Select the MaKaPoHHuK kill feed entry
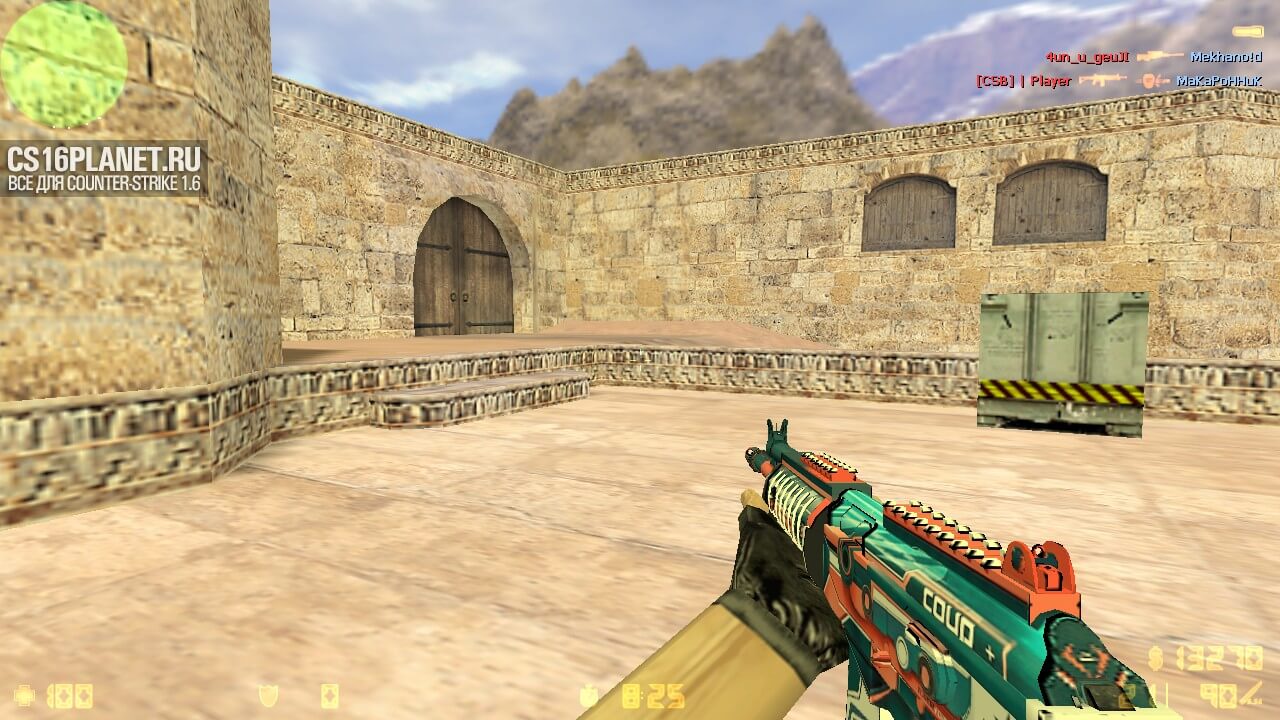 pos(1218,80)
